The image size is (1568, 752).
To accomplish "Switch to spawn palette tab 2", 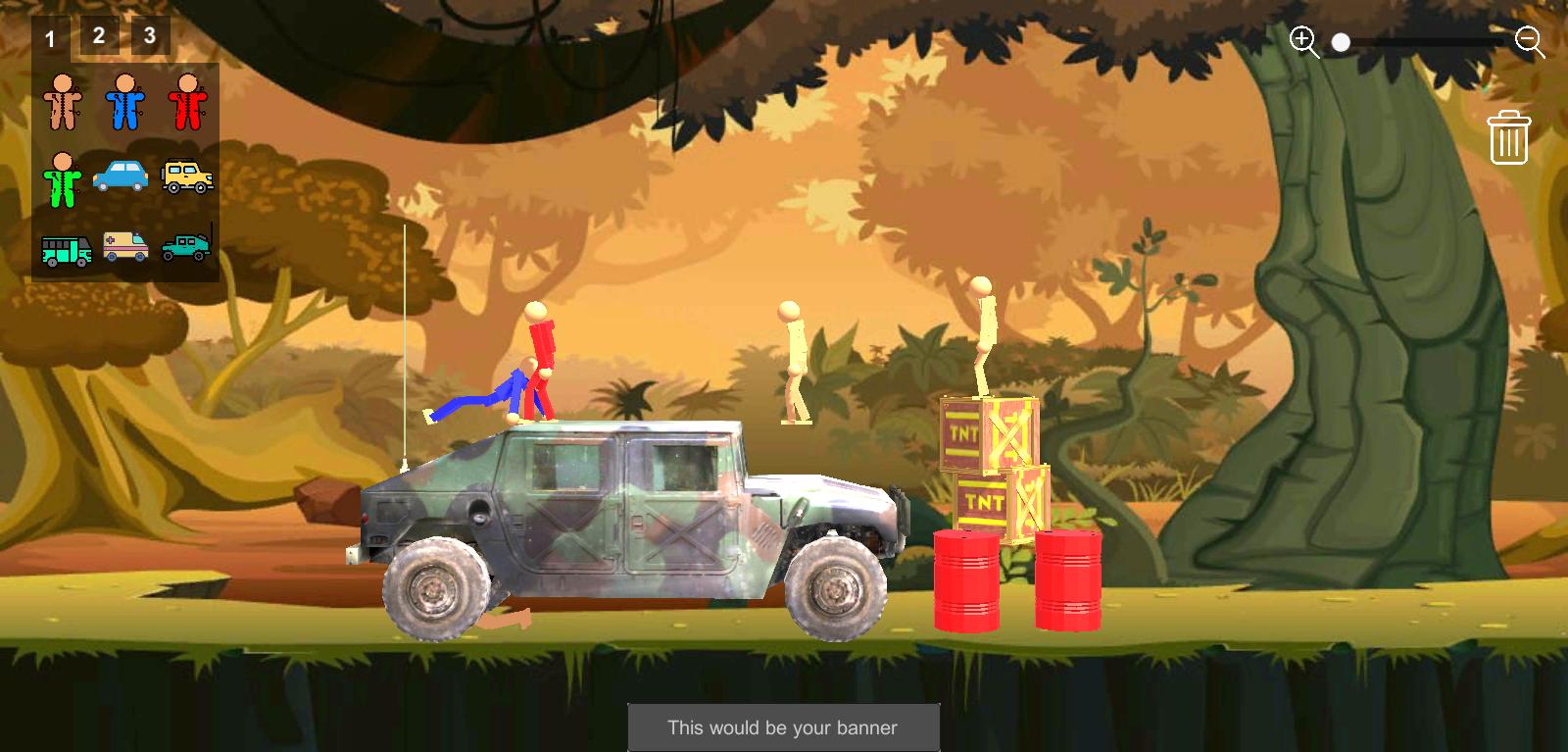I will pos(97,33).
